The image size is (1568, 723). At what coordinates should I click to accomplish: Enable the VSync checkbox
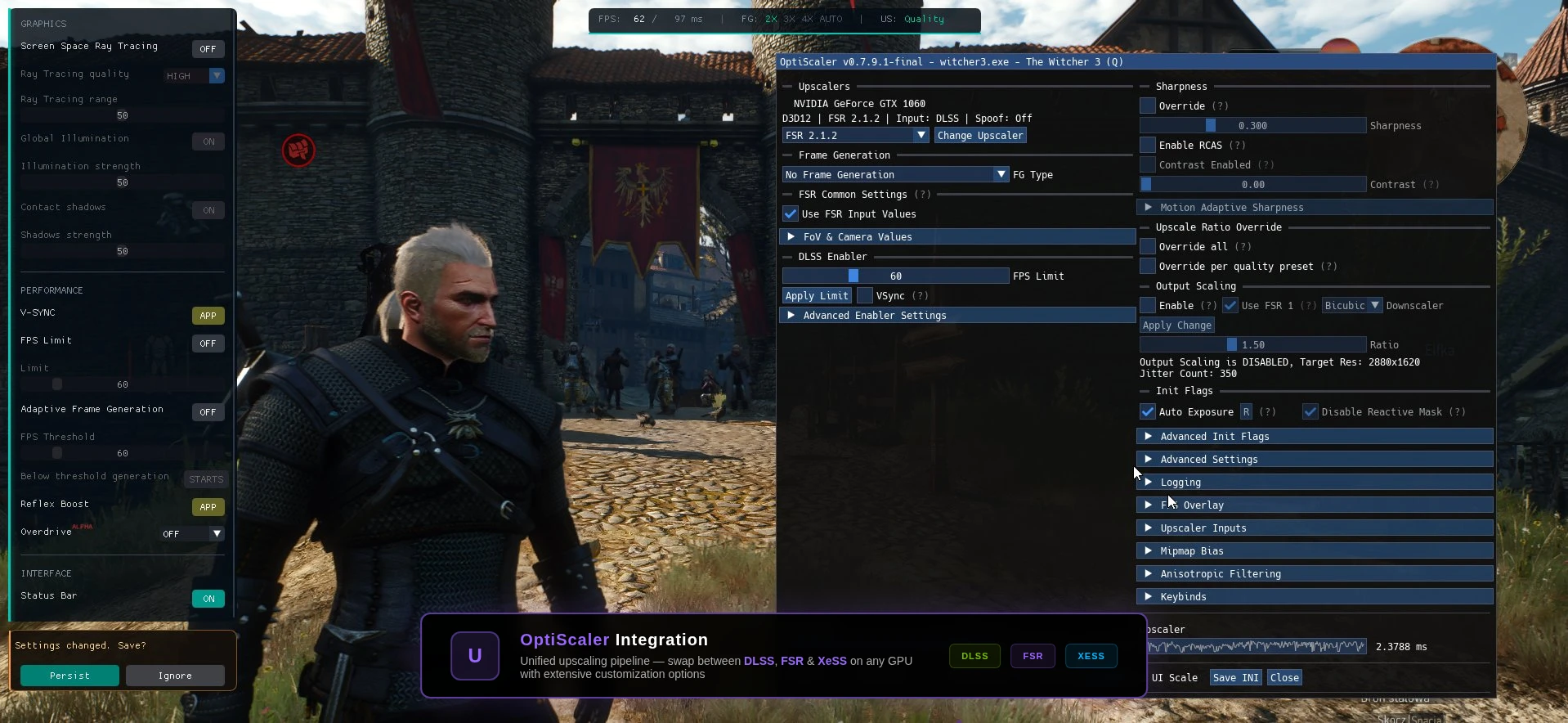864,296
